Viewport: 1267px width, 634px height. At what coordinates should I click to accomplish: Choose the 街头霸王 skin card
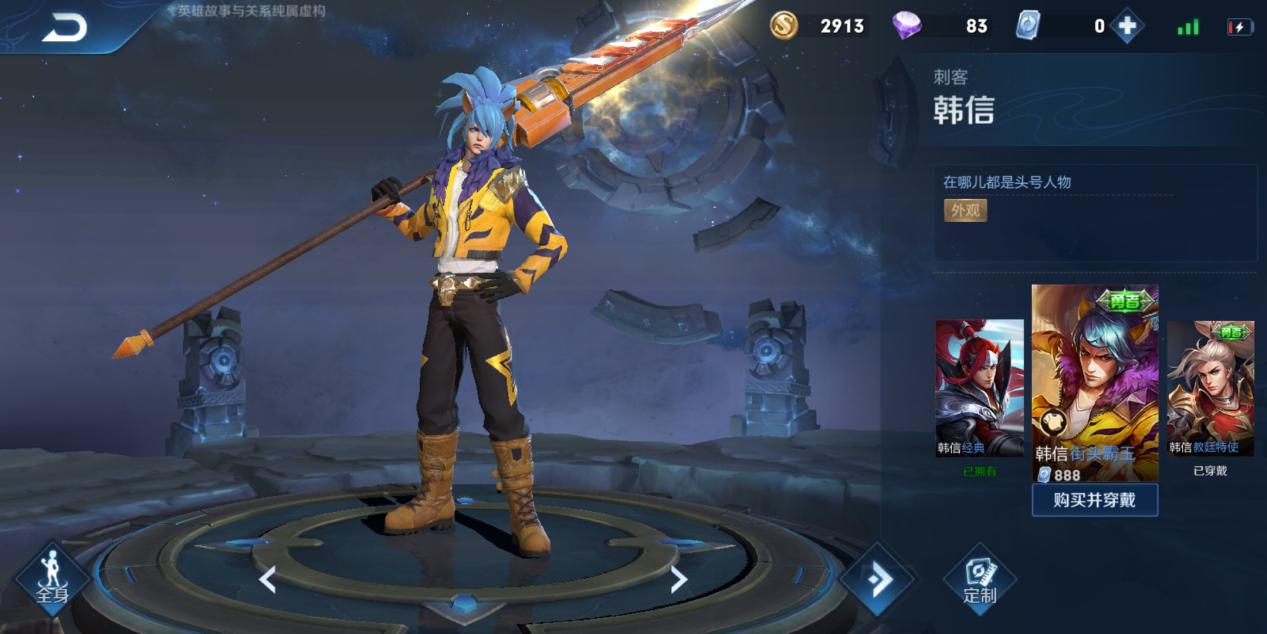pos(1095,380)
